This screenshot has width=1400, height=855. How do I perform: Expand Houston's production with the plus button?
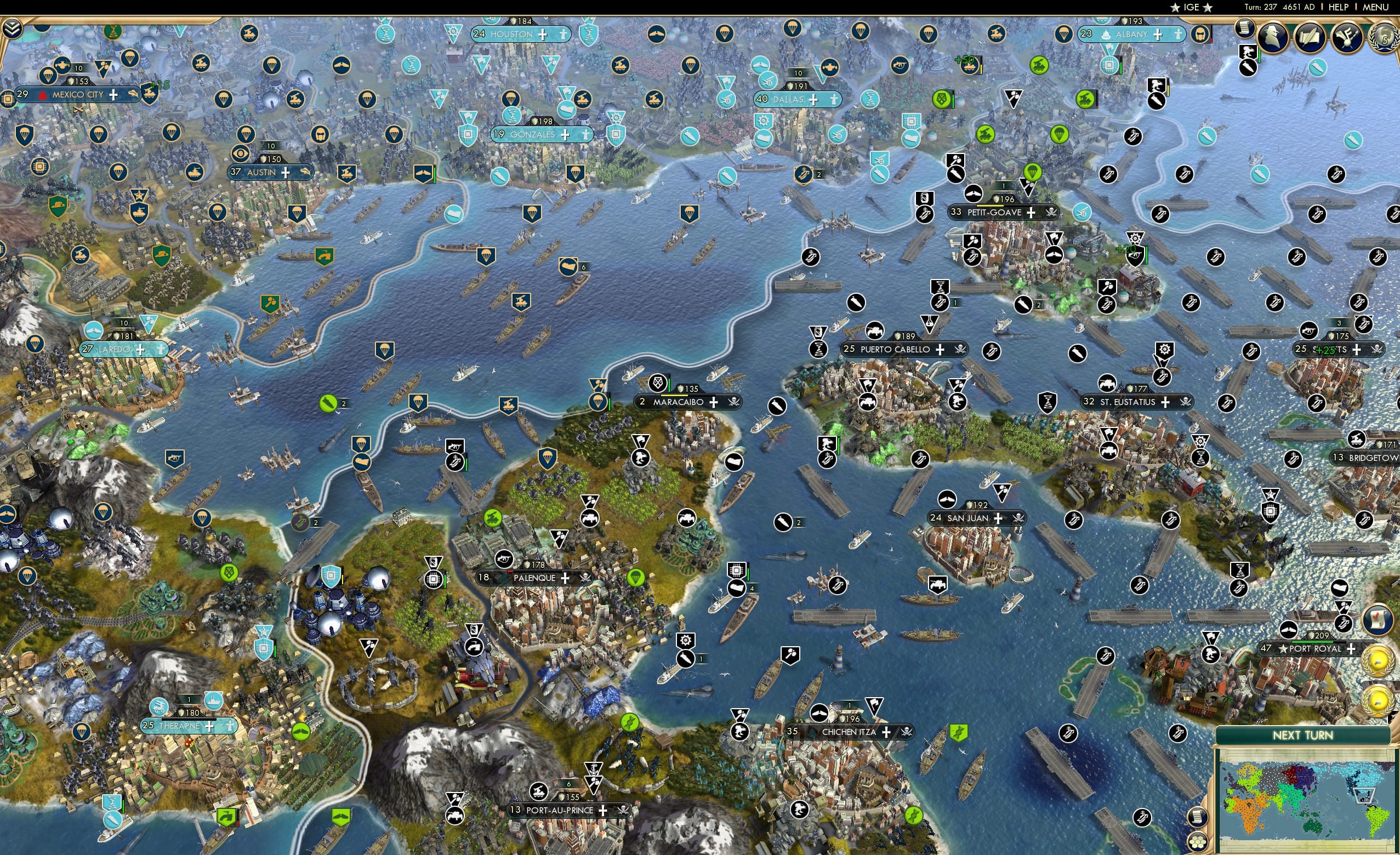[x=544, y=35]
